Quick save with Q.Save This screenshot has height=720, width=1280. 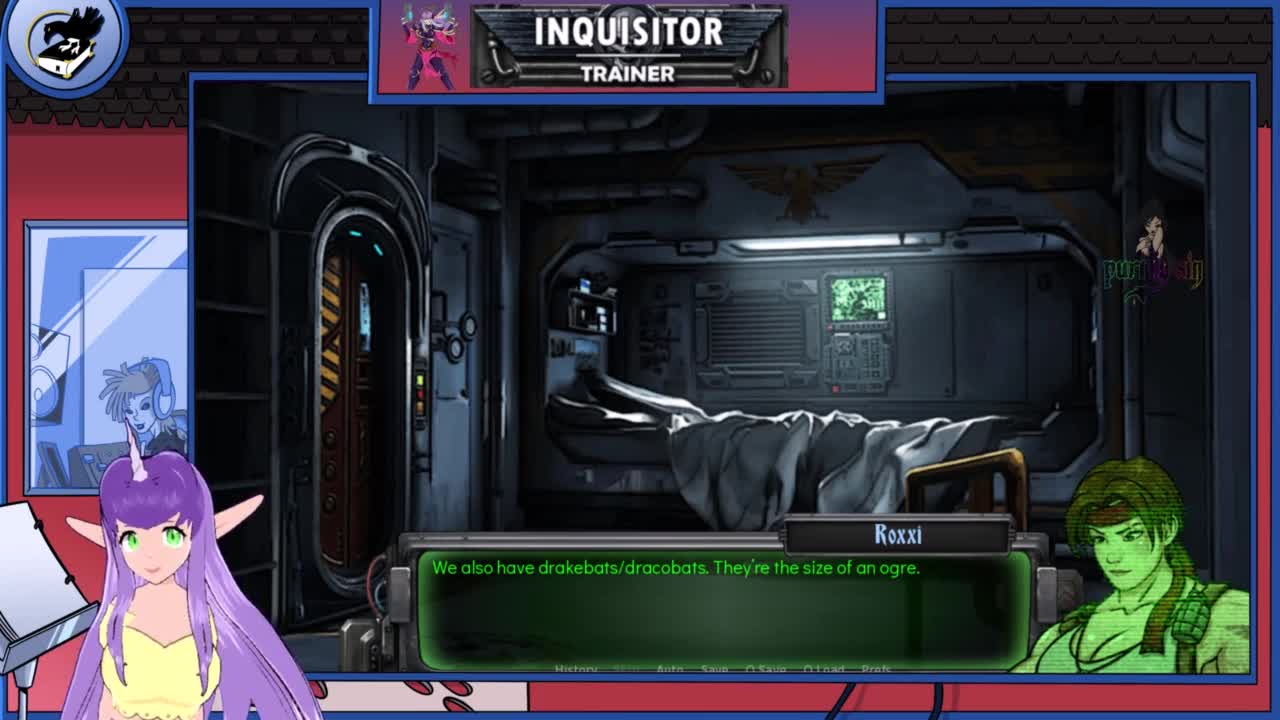pos(766,669)
